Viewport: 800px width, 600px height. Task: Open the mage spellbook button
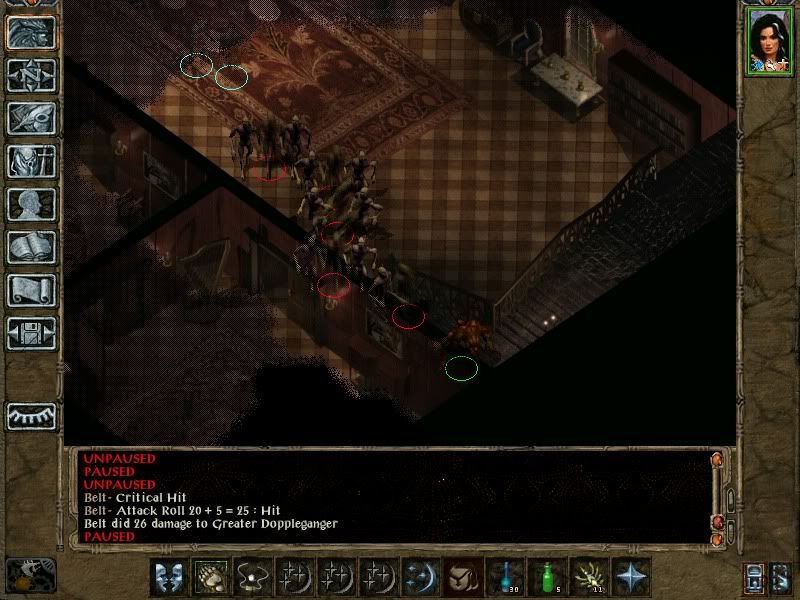coord(31,247)
